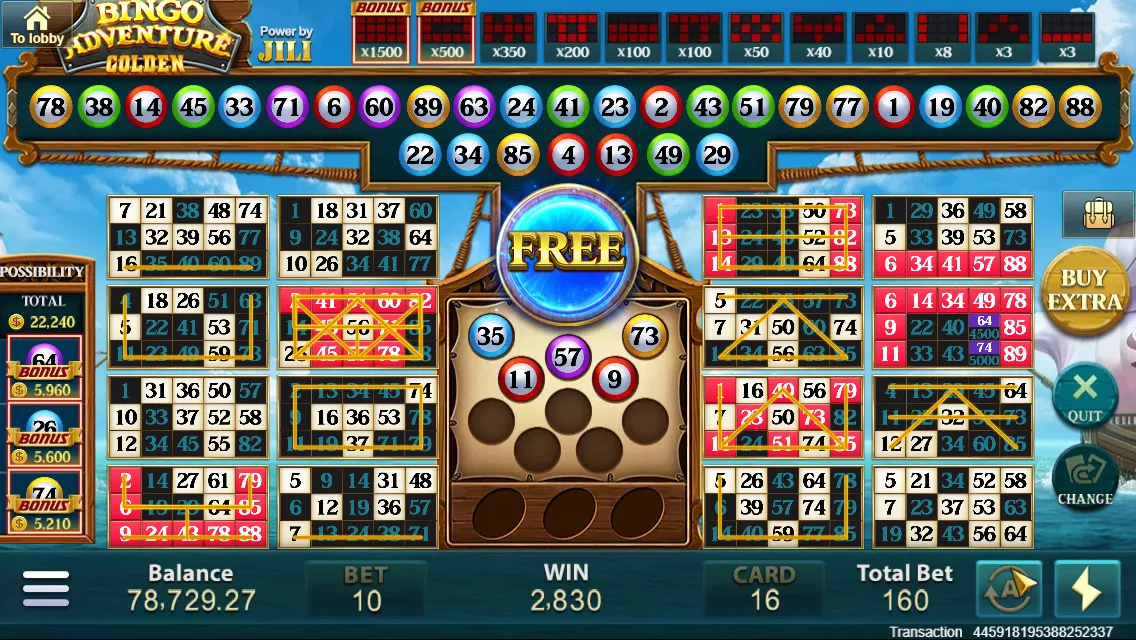The width and height of the screenshot is (1136, 640).
Task: Open the hamburger menu
Action: pyautogui.click(x=46, y=589)
